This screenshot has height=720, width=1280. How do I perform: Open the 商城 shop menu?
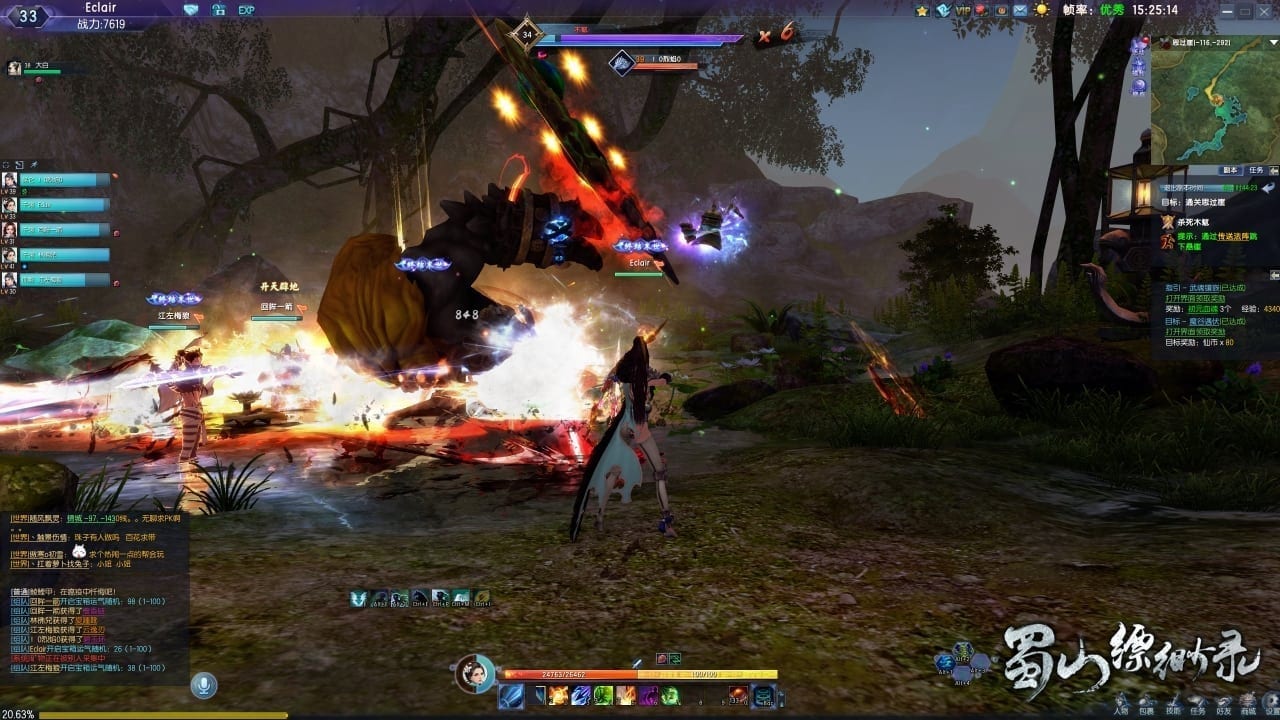pos(1249,702)
